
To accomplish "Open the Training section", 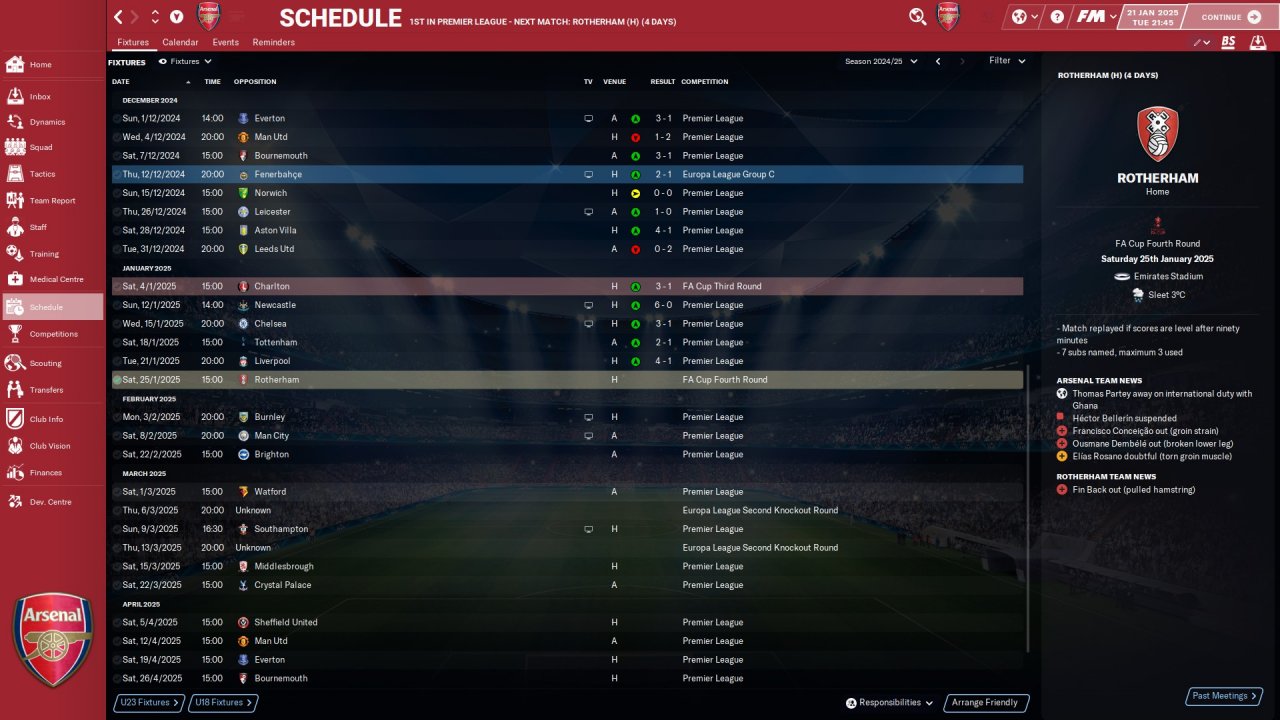I will (x=44, y=254).
